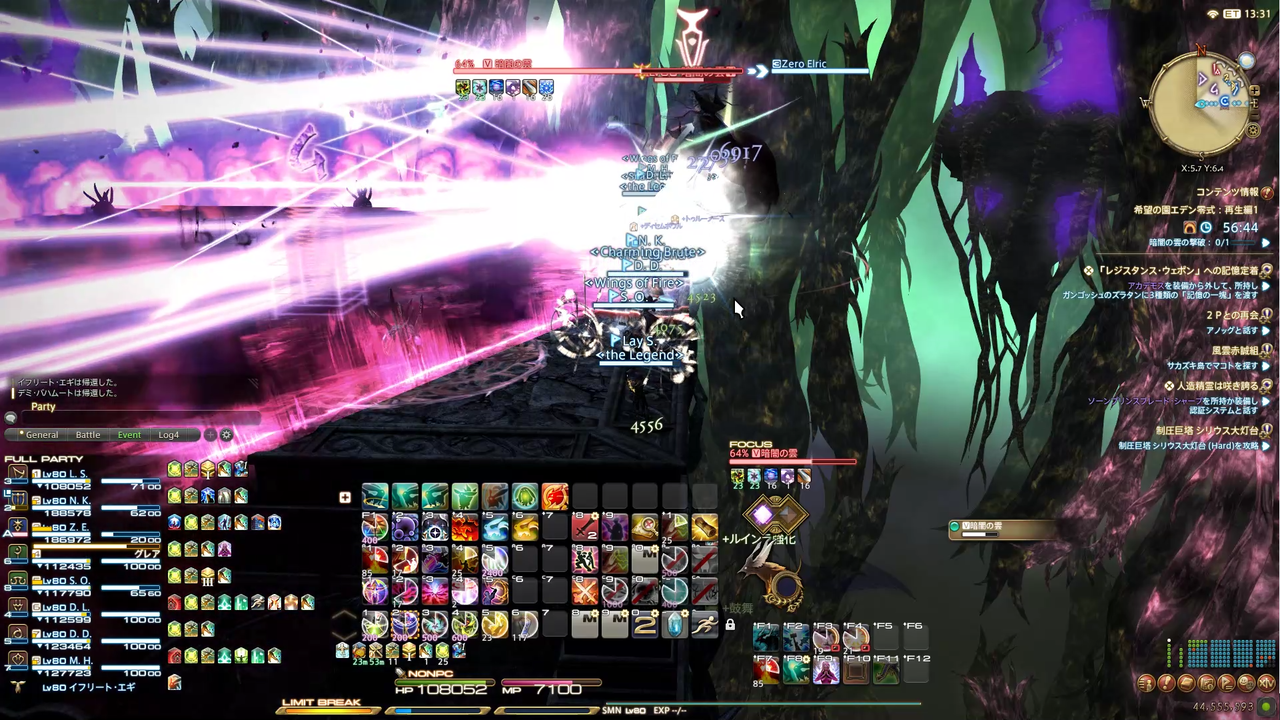Open chat log settings with the gear icon
Viewport: 1280px width, 720px height.
click(226, 434)
